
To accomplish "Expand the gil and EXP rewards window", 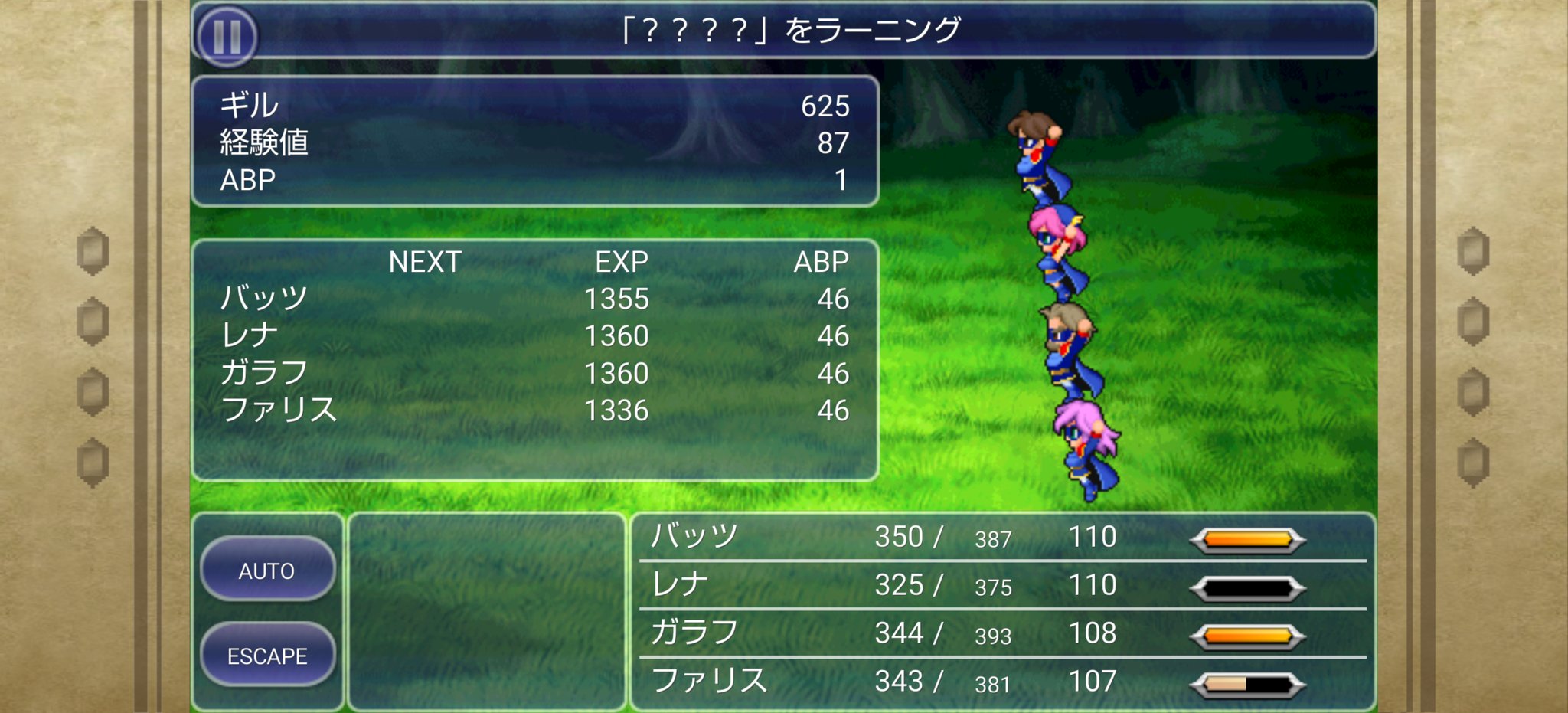I will (x=536, y=142).
